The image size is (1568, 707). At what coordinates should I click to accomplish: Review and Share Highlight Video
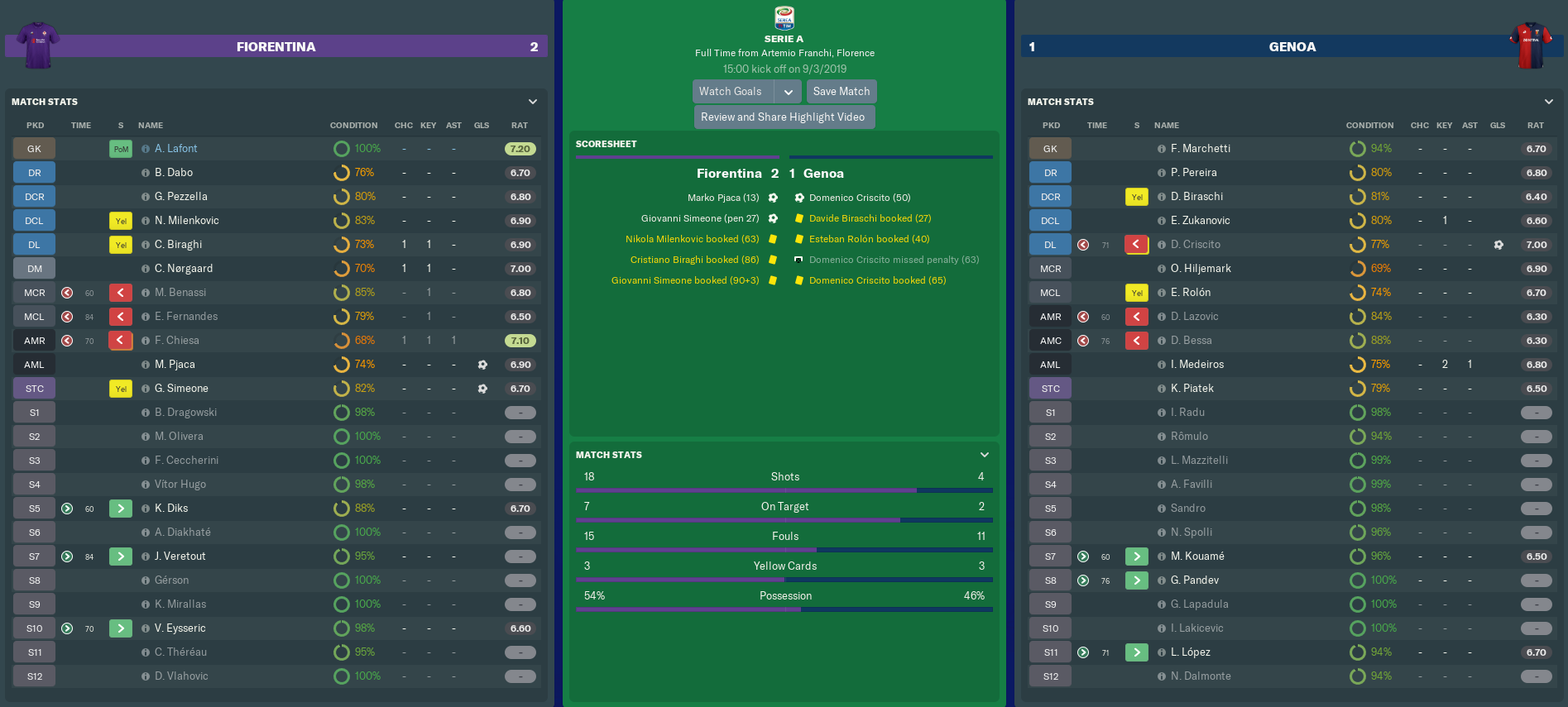783,117
